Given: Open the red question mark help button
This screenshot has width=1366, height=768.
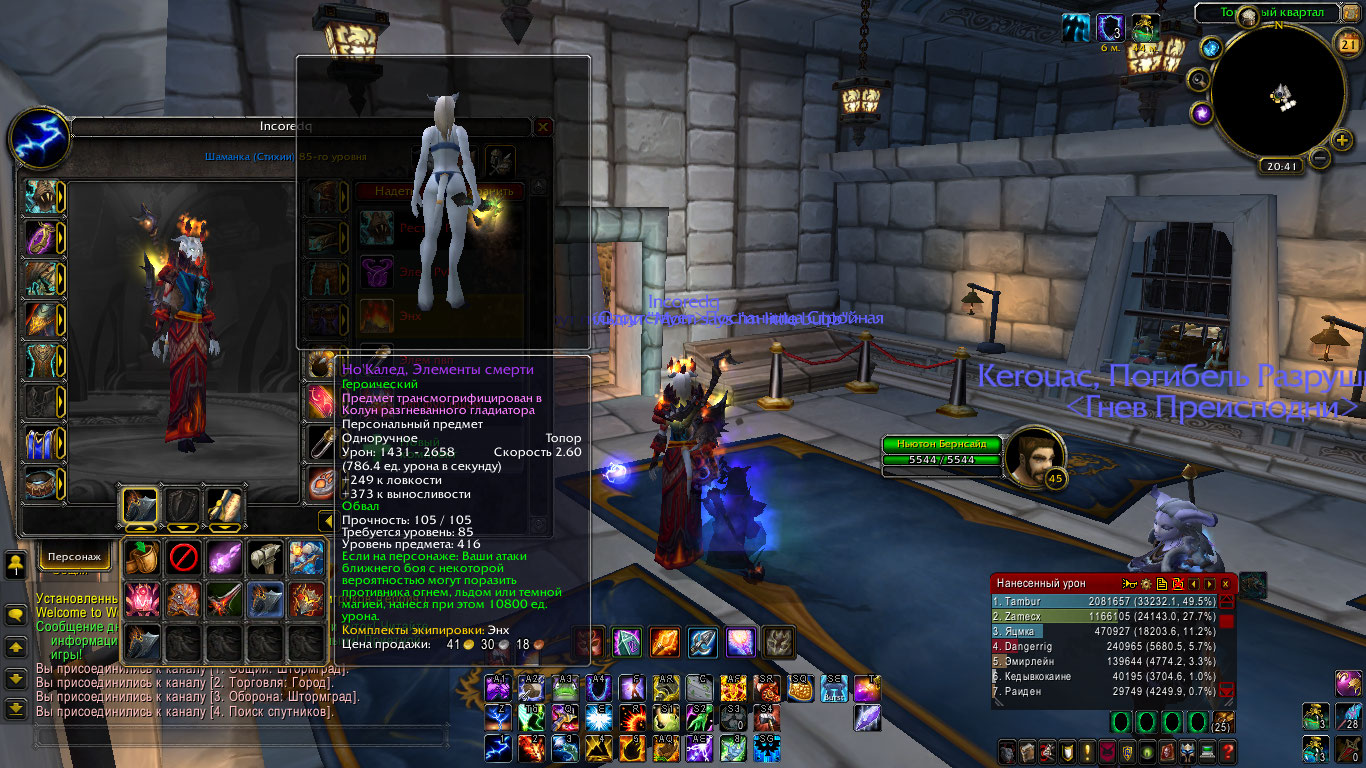Looking at the screenshot, I should [x=1228, y=752].
